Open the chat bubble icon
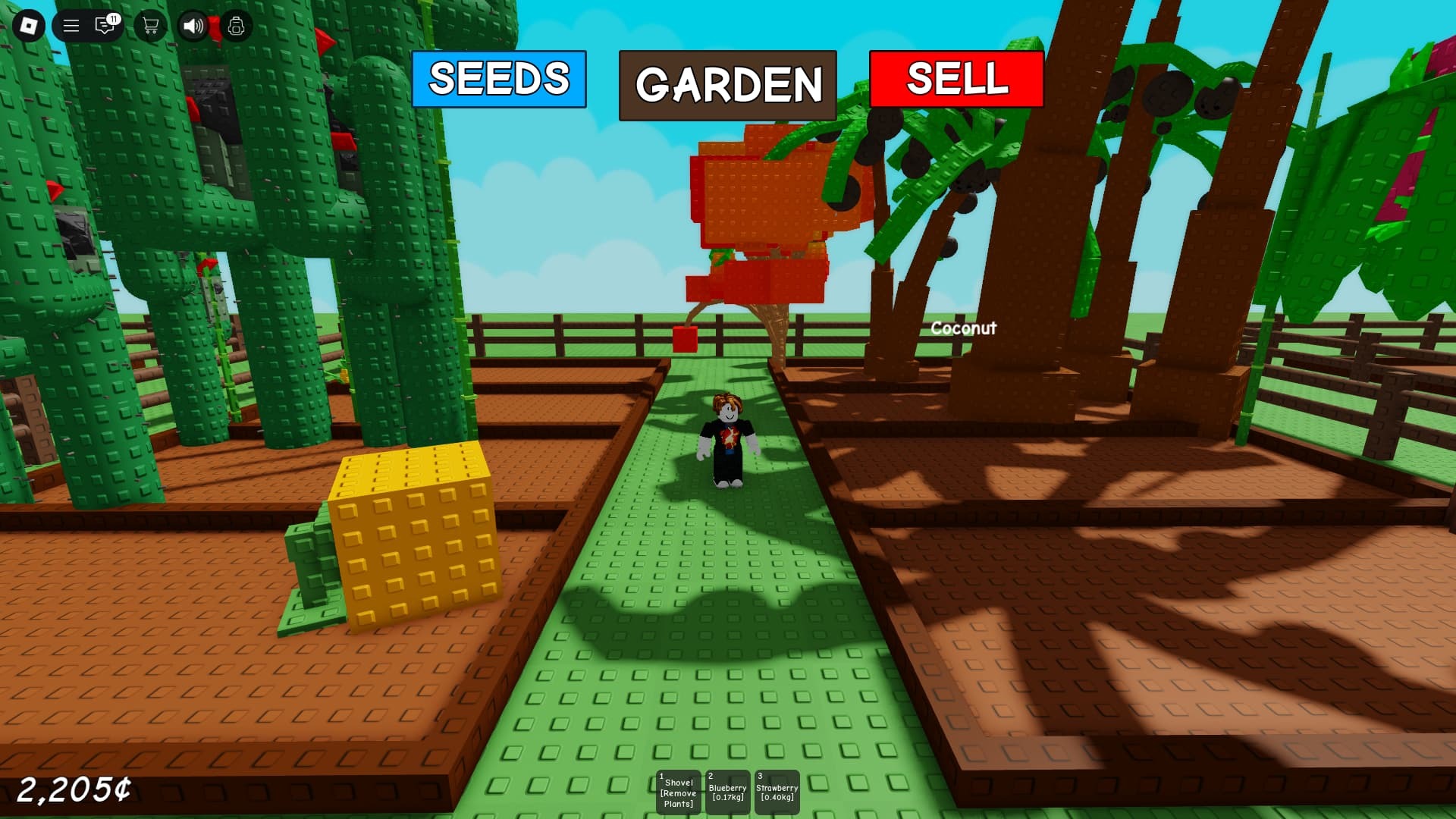 [x=105, y=27]
